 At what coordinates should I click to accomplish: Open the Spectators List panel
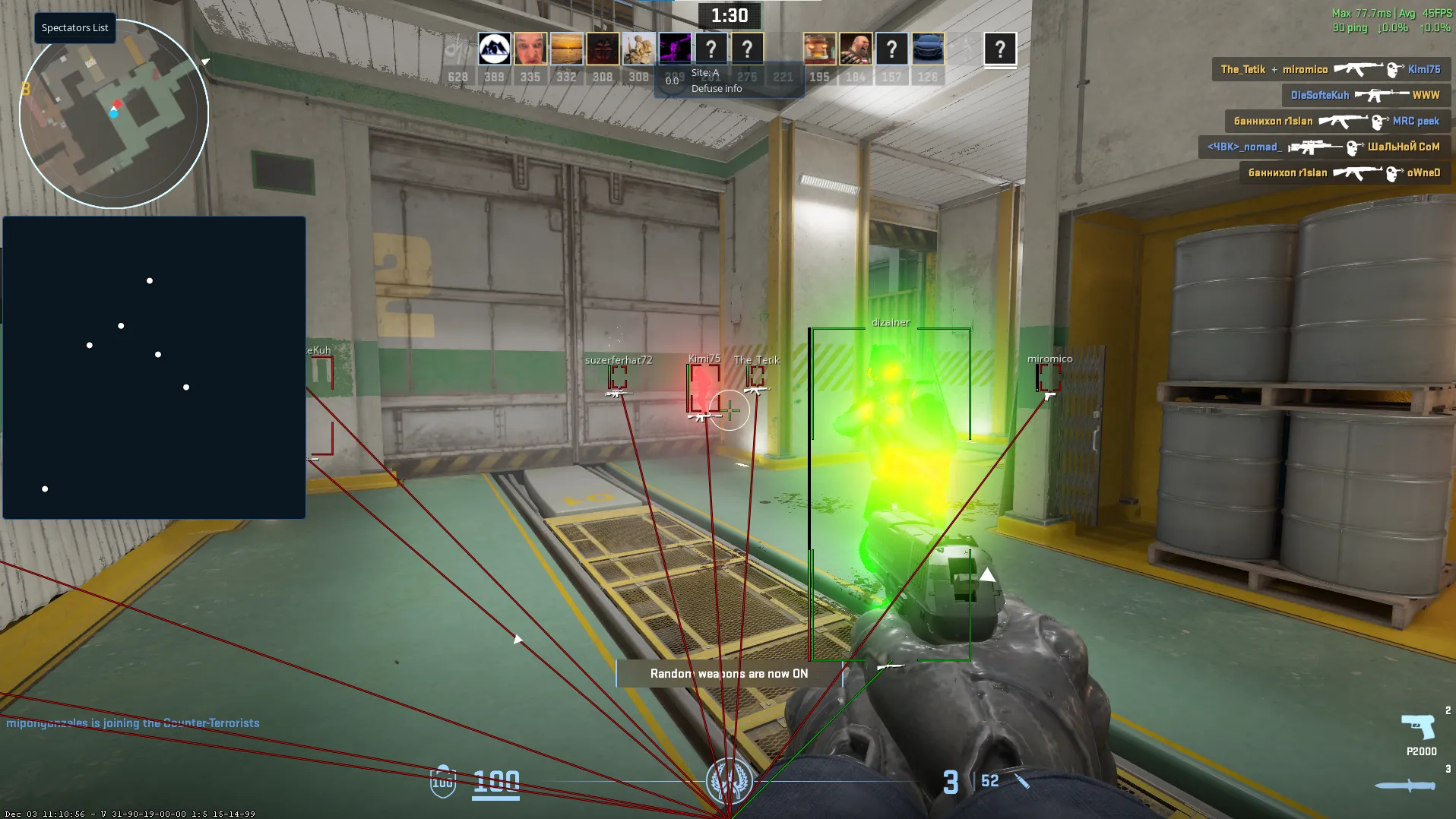coord(74,28)
